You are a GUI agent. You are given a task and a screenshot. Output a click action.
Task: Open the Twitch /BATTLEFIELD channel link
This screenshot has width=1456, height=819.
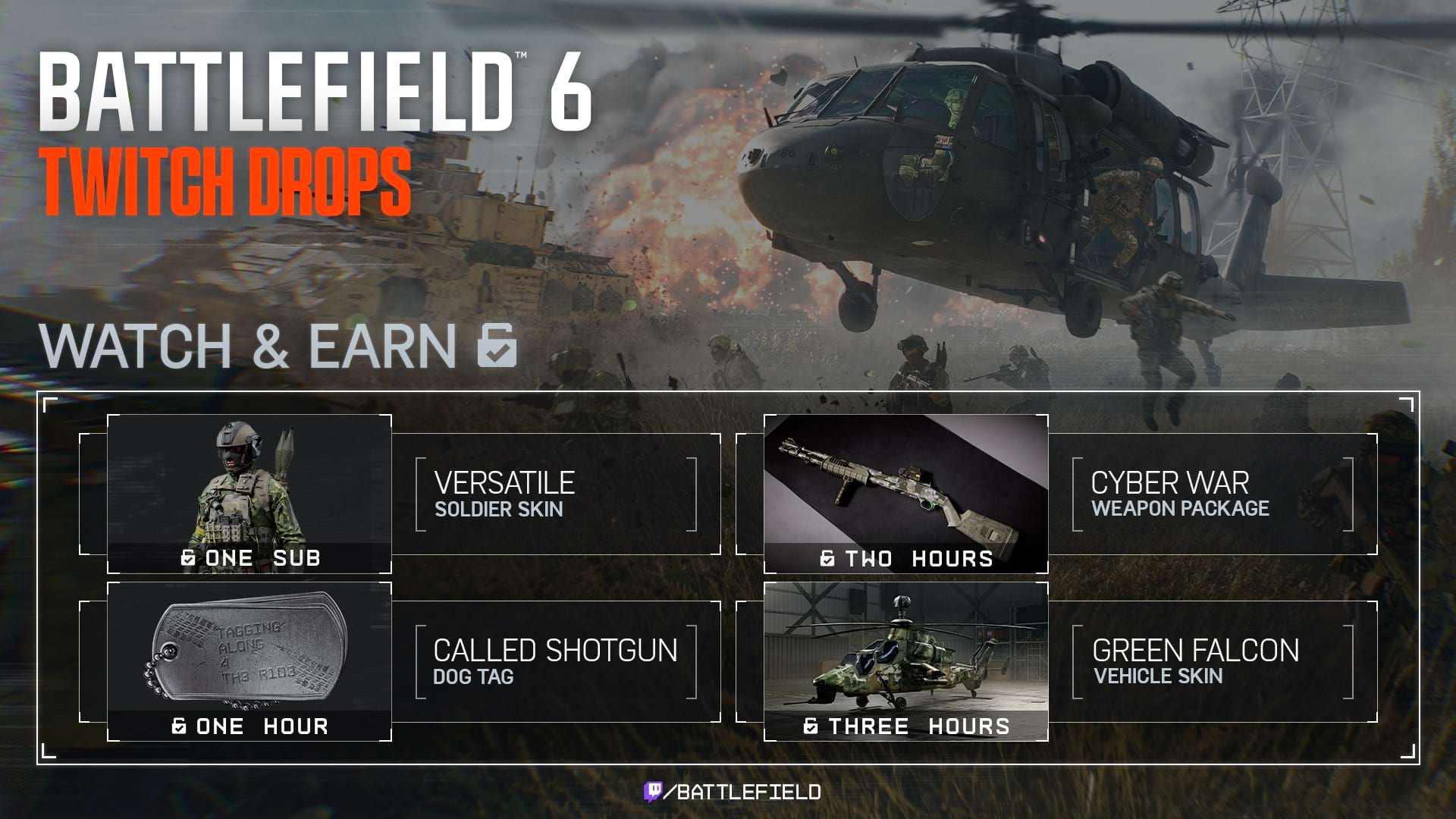733,792
